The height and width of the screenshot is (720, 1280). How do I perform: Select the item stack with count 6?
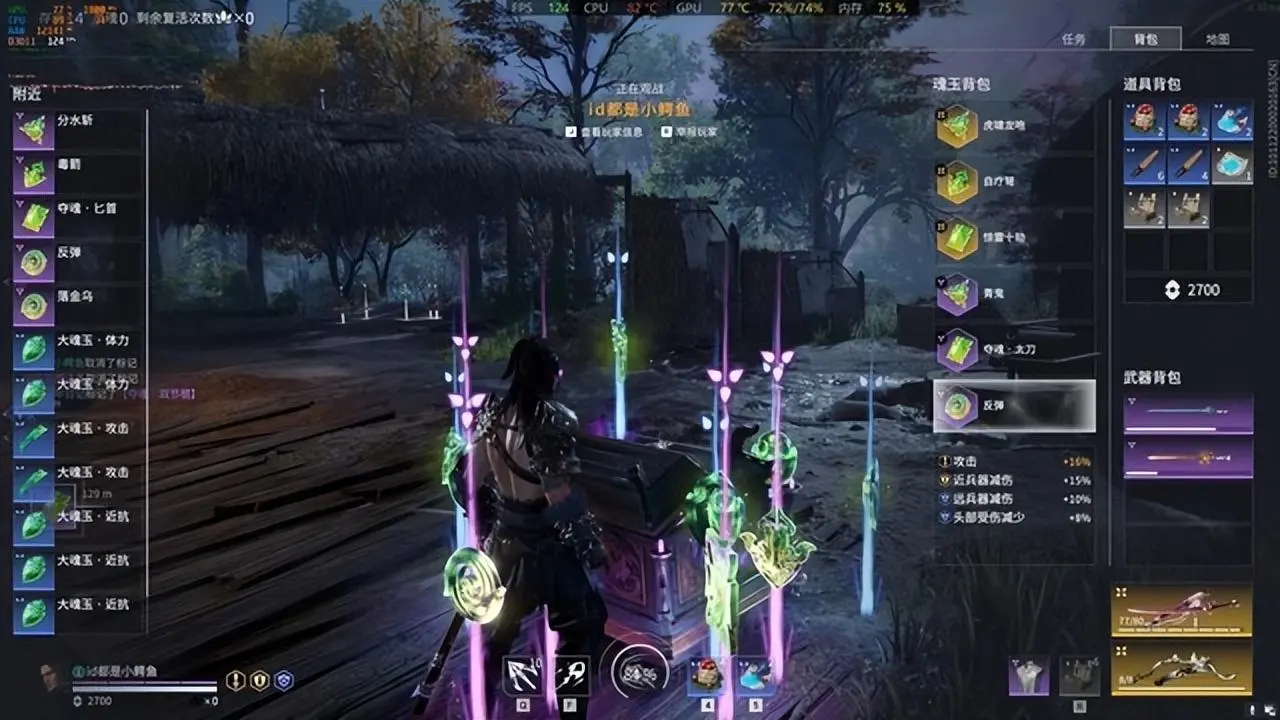[x=1144, y=164]
